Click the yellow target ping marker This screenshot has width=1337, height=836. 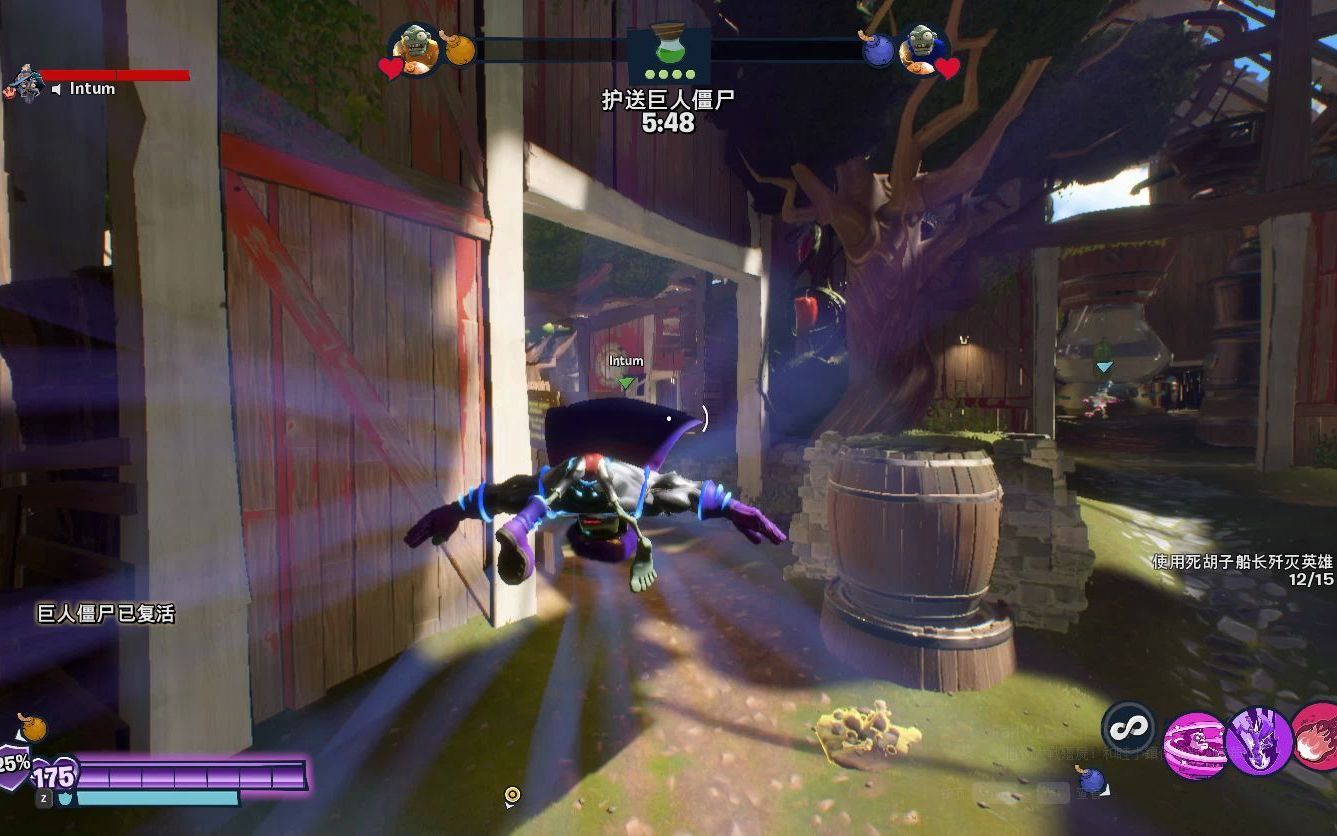[x=513, y=796]
